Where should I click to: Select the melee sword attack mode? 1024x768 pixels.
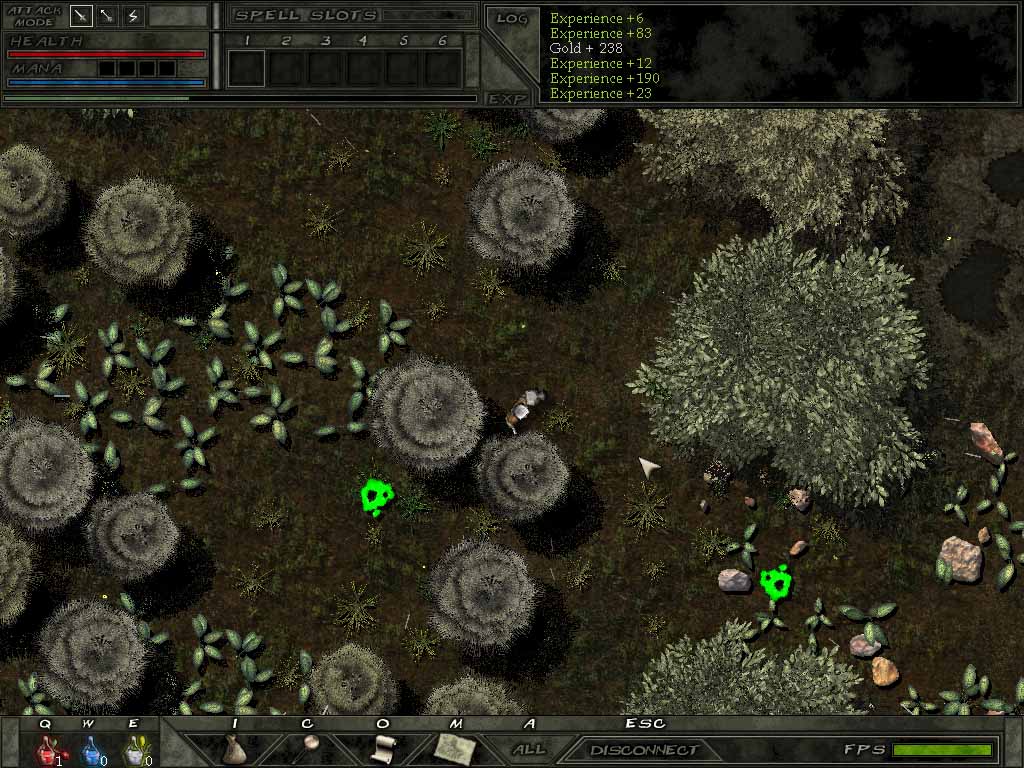[x=81, y=16]
